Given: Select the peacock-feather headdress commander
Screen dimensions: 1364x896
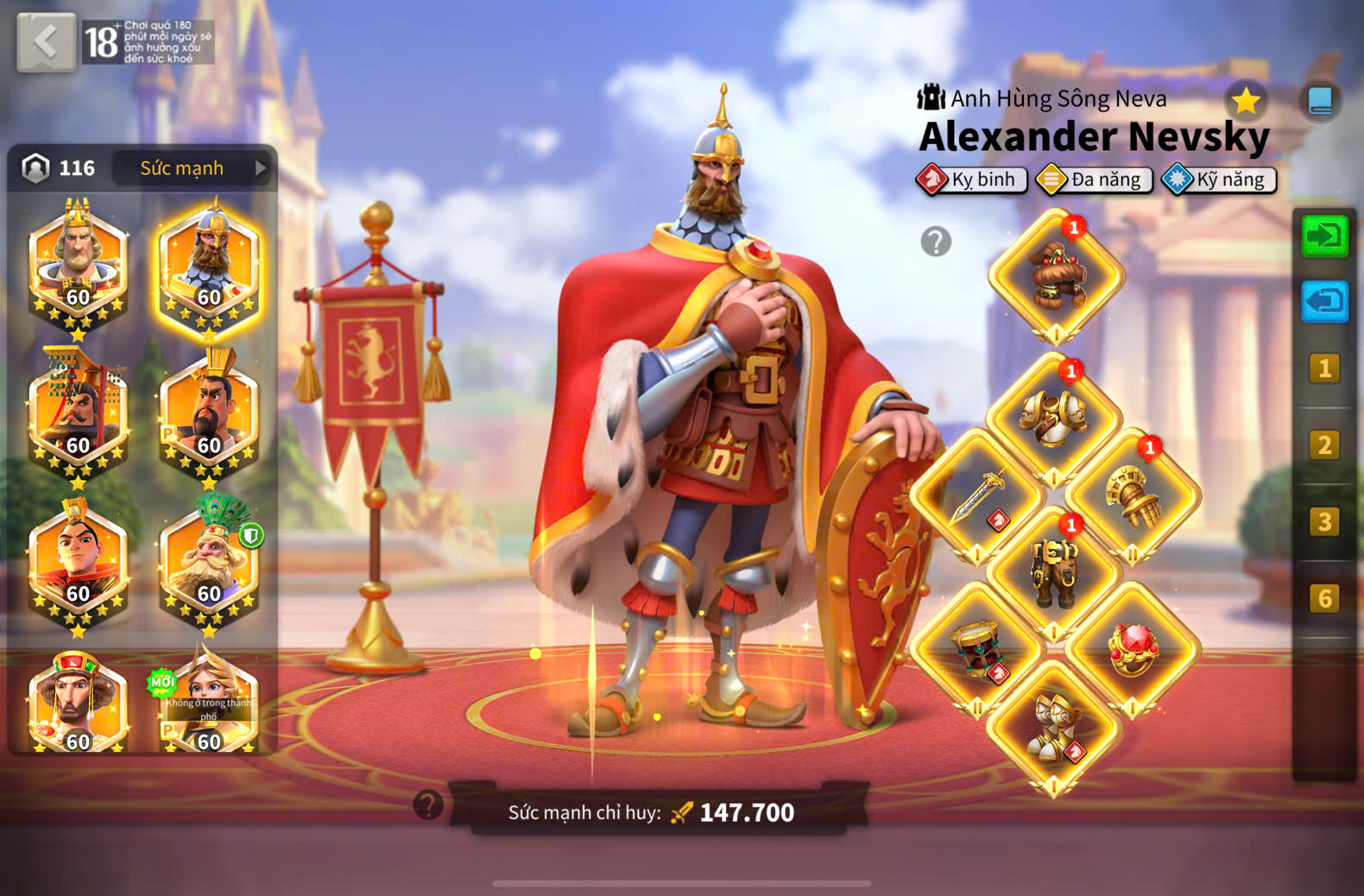Looking at the screenshot, I should (210, 561).
